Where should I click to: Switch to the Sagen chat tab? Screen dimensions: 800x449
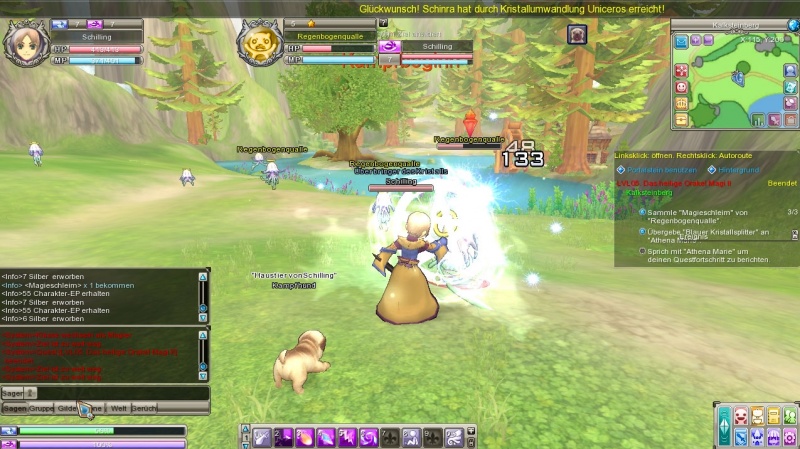coord(14,409)
